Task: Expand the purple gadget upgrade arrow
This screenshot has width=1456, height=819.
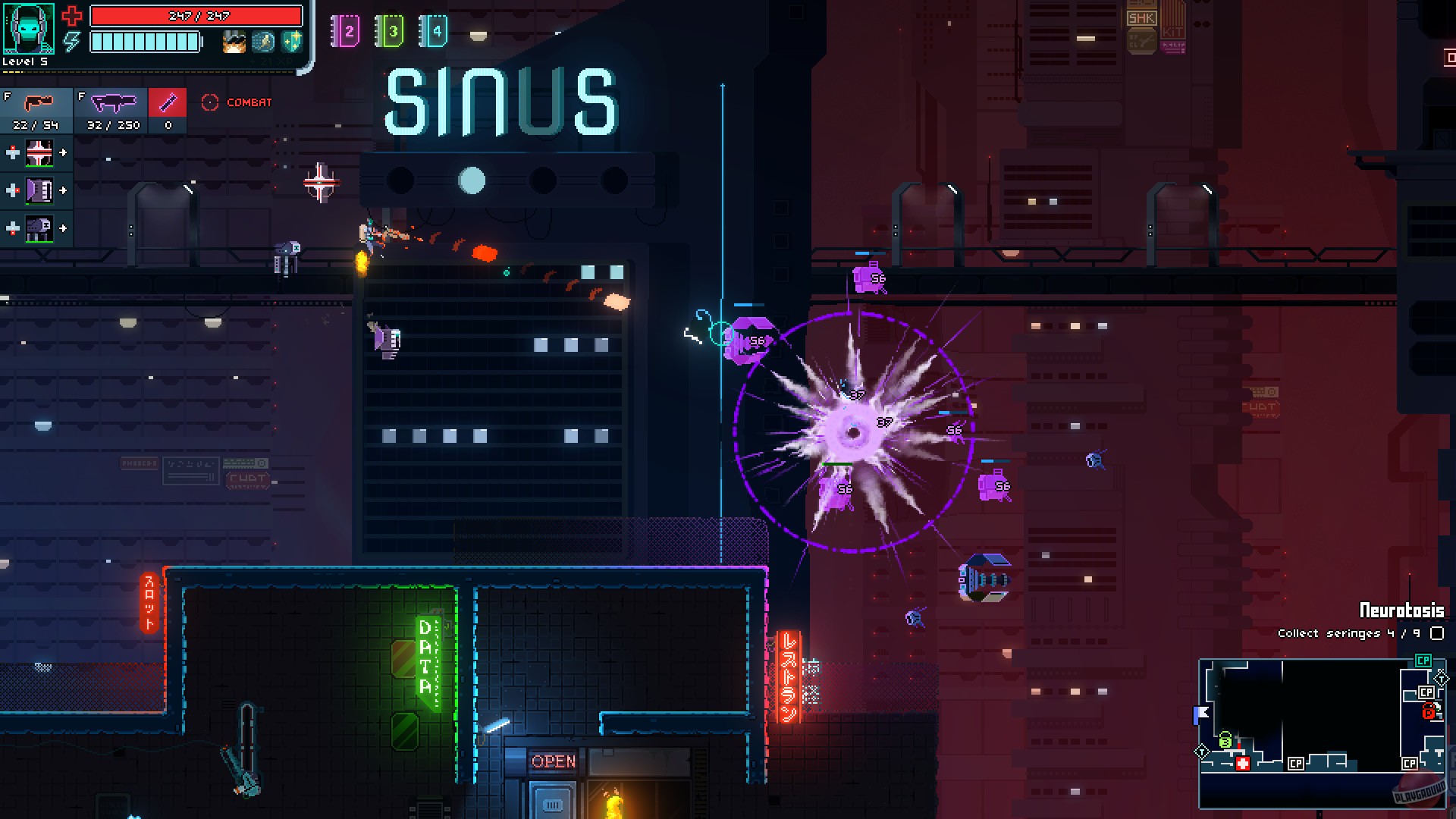Action: point(63,190)
